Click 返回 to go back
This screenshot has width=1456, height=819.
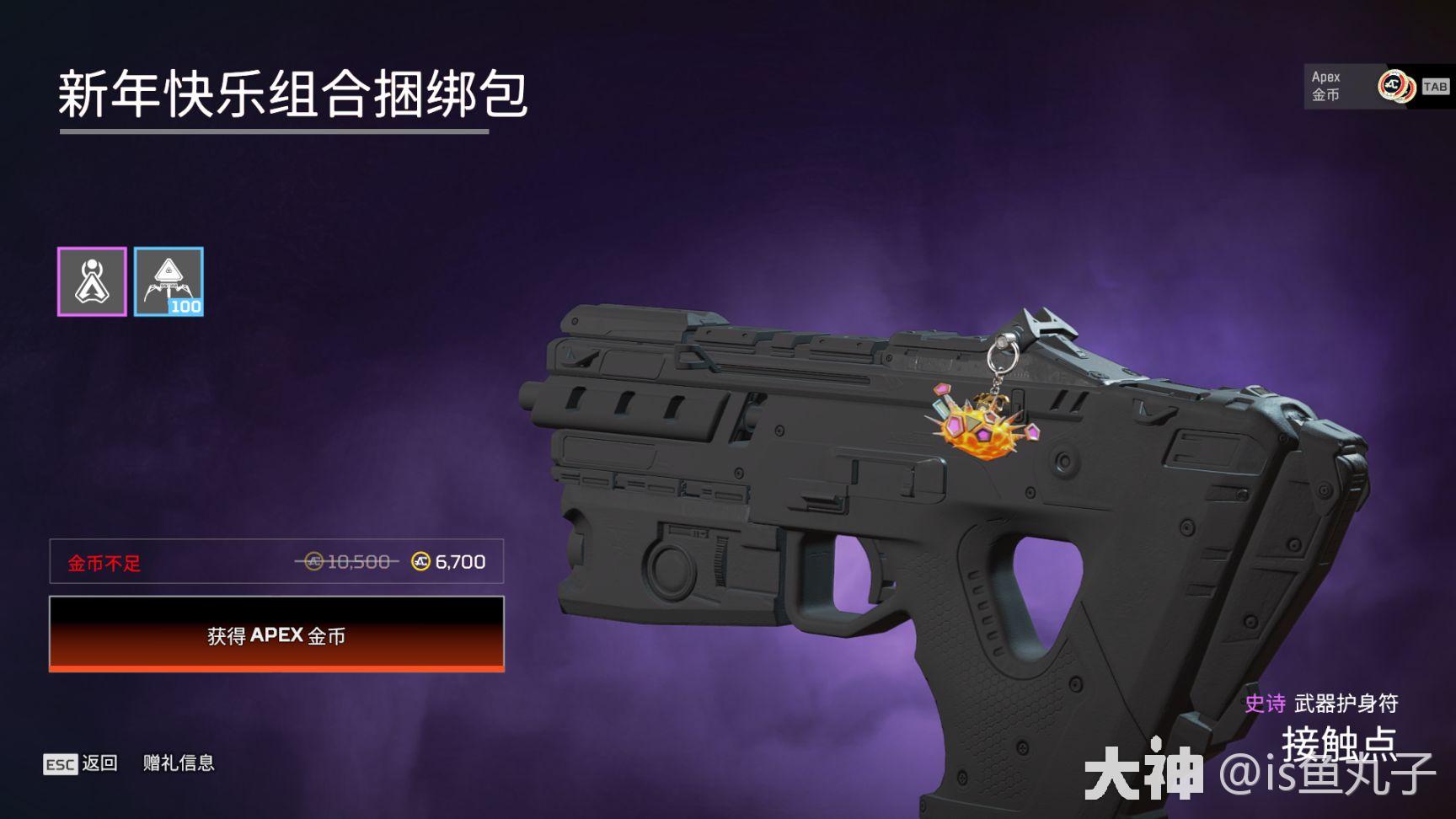pos(97,763)
